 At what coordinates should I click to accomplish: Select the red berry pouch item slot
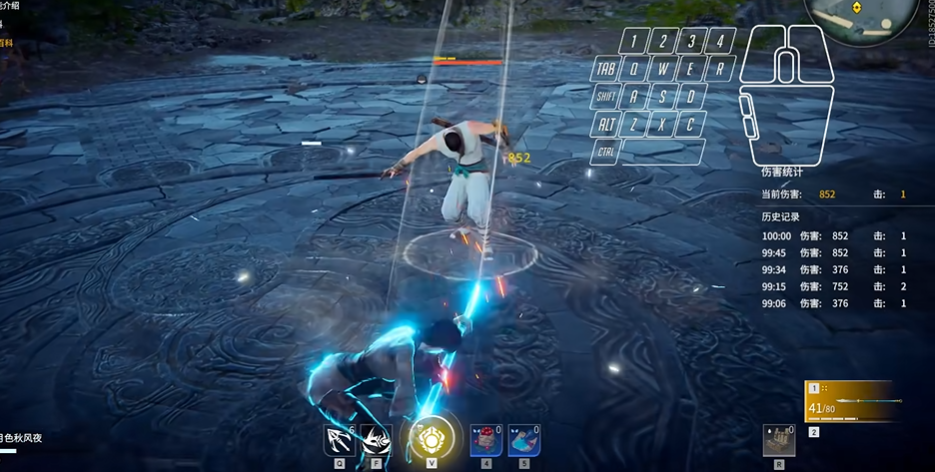pyautogui.click(x=486, y=440)
